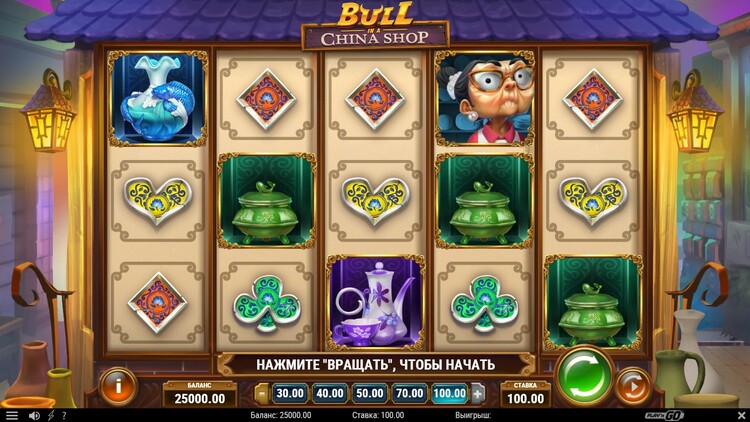Open the orange info paytable button

[x=118, y=386]
